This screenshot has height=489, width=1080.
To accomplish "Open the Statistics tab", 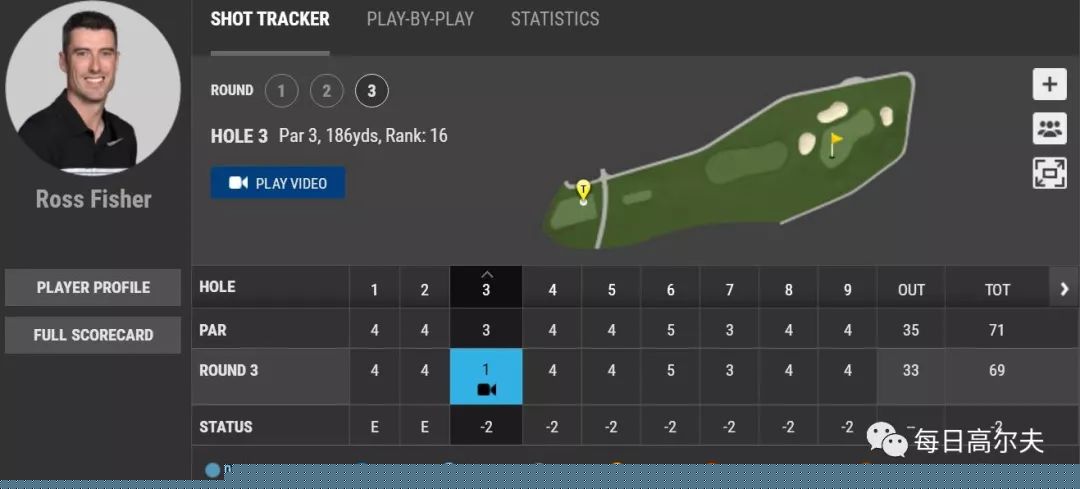I will coord(555,19).
